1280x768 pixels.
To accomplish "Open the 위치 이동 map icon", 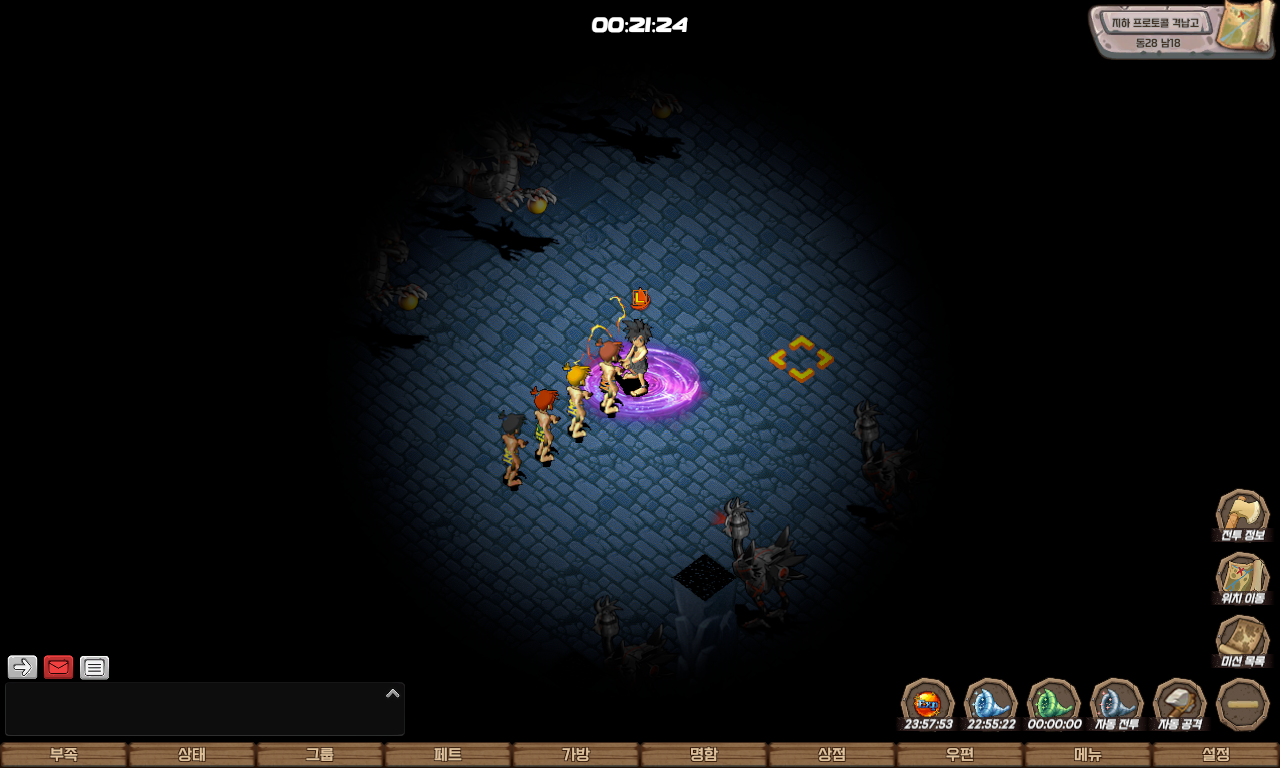I will pyautogui.click(x=1242, y=578).
